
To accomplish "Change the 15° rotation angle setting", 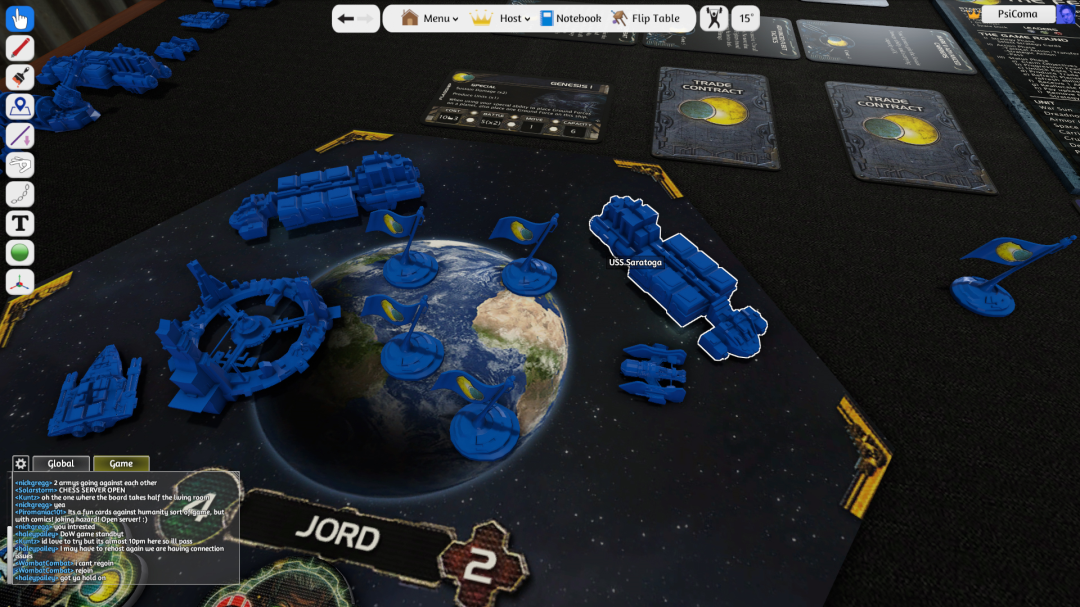I will point(745,18).
